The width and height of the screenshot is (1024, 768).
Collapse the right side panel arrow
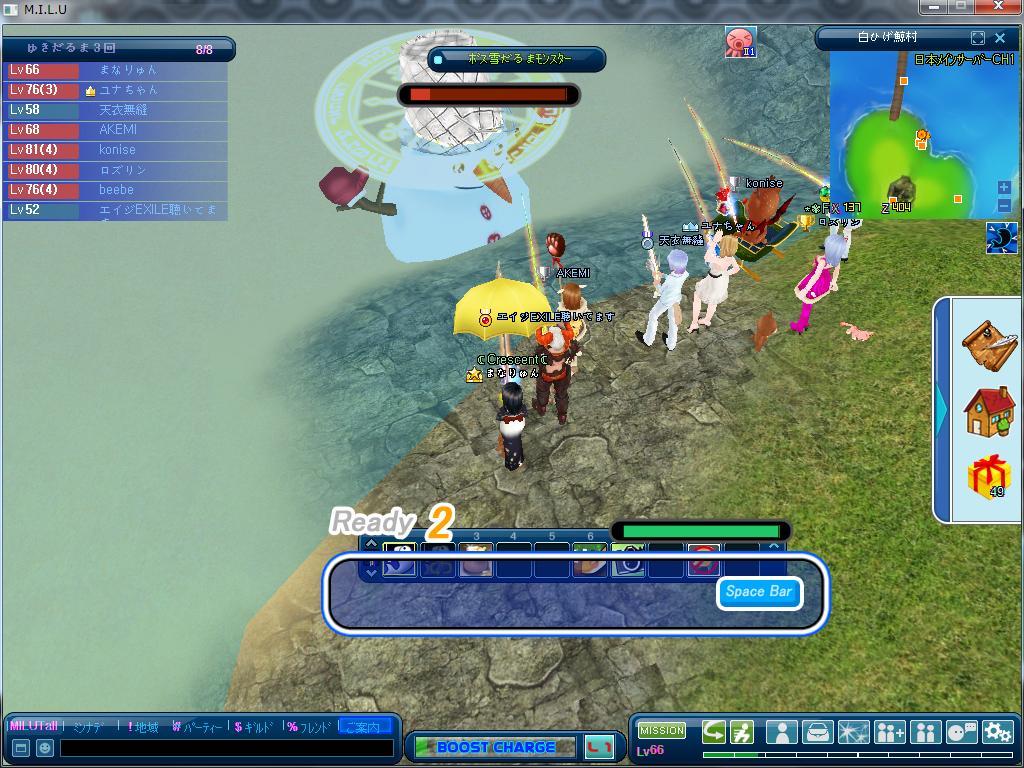coord(942,408)
